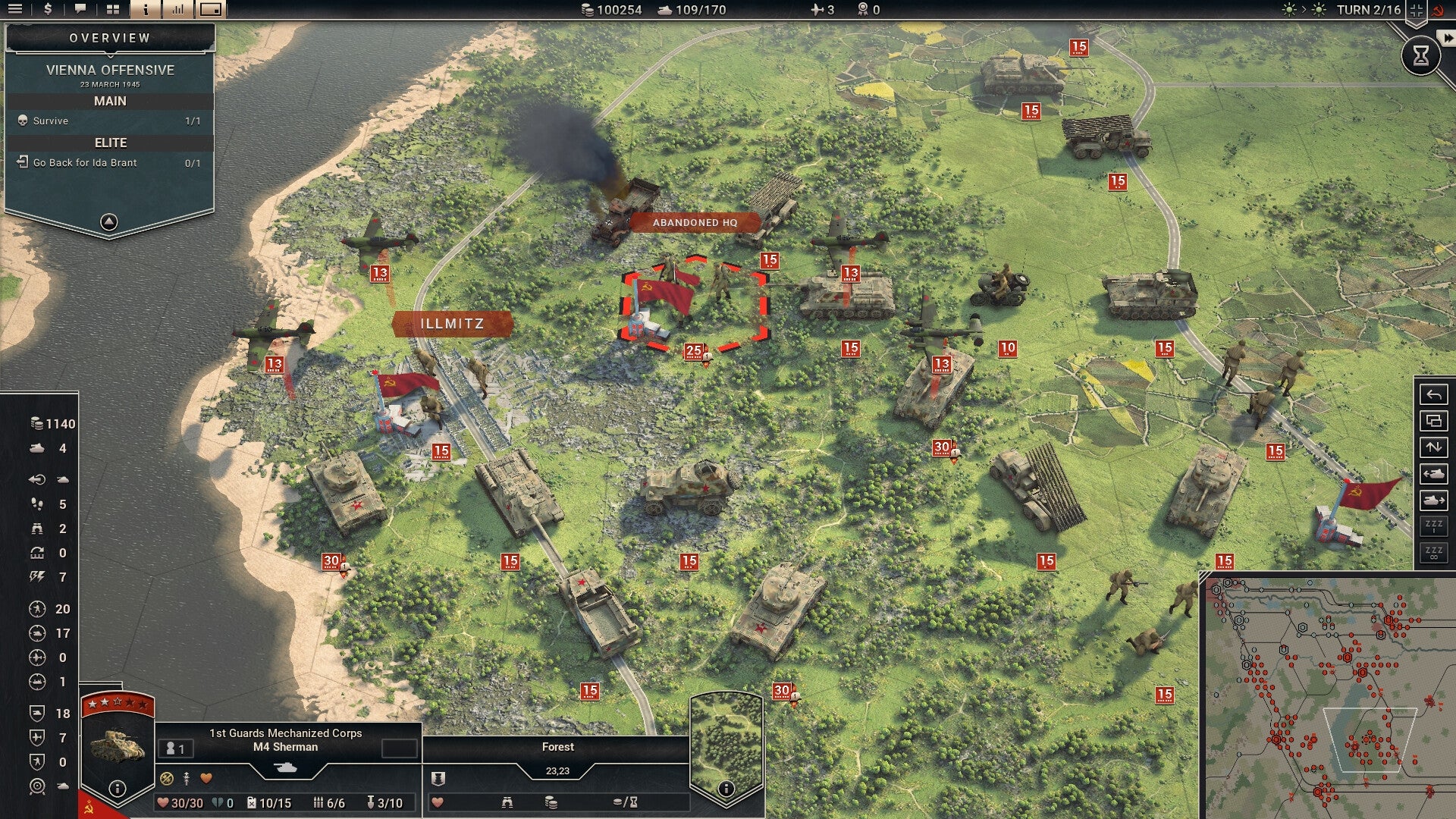Screen dimensions: 1456x819
Task: Toggle the unit info overlay (i) icon
Action: [x=144, y=10]
